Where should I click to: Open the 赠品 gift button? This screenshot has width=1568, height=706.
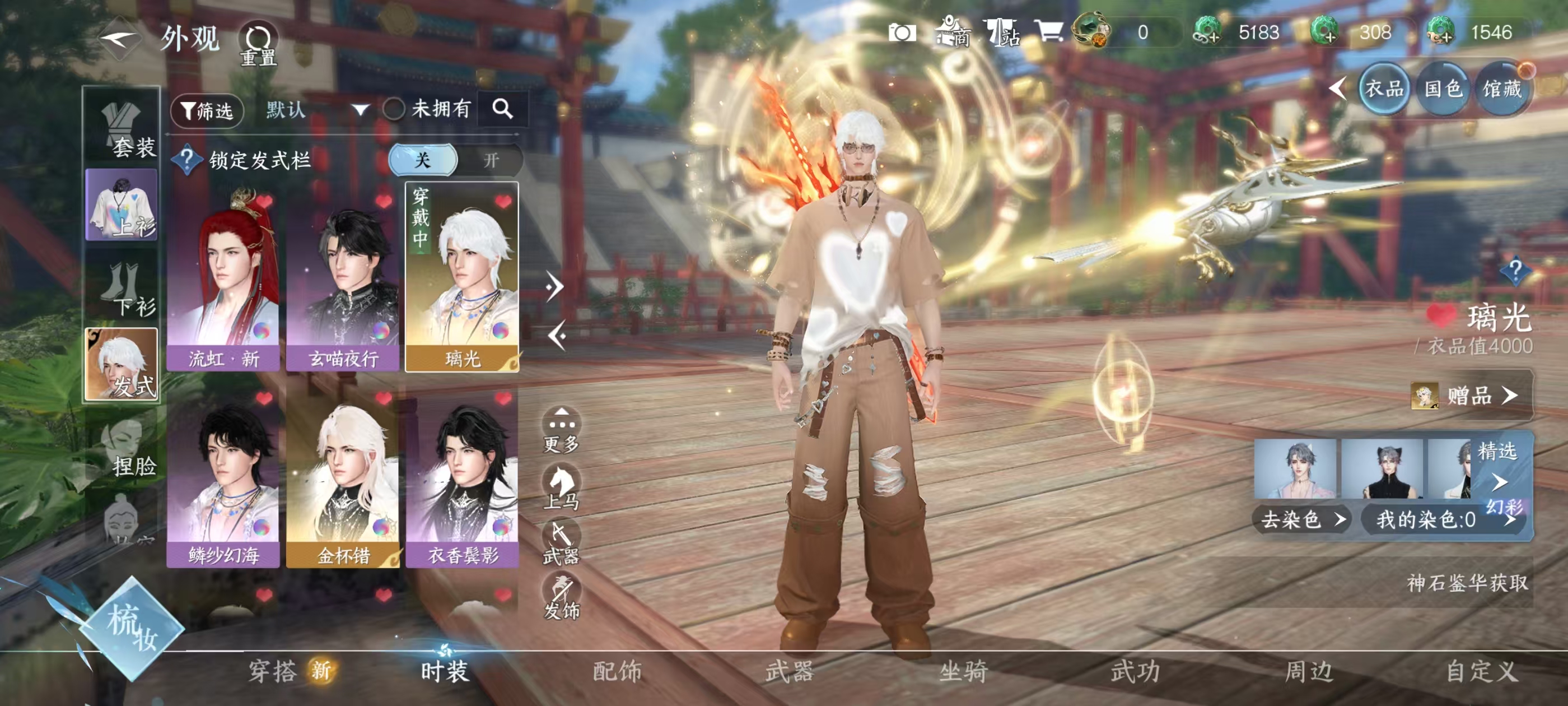(x=1471, y=396)
